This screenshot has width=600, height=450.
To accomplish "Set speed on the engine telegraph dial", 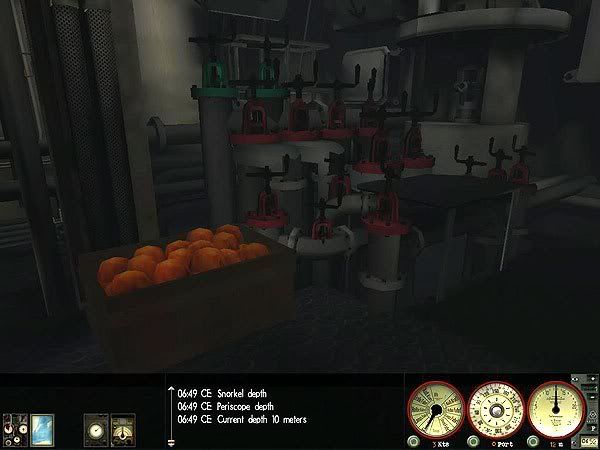I will [436, 411].
